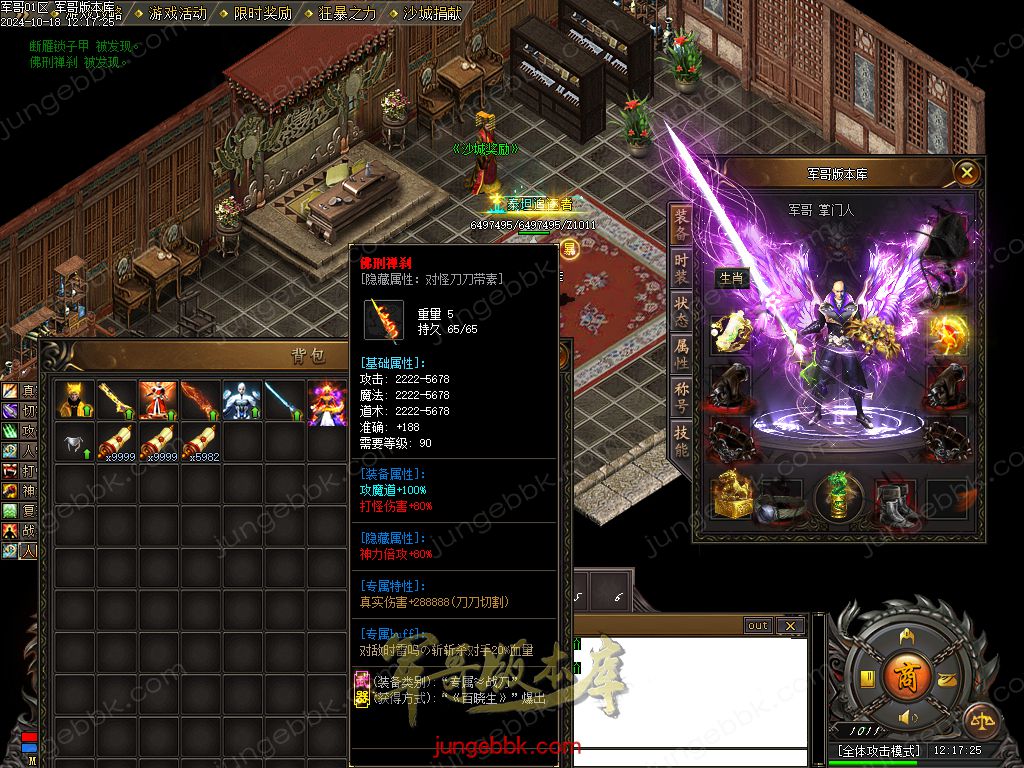
Task: Select the x5982 scroll stack in backpack
Action: (200, 442)
